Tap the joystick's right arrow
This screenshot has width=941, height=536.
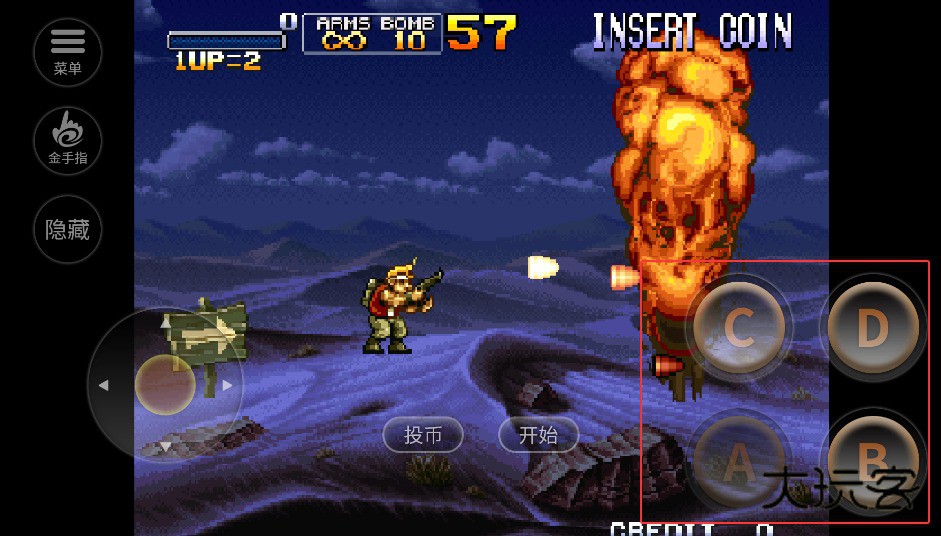point(228,385)
